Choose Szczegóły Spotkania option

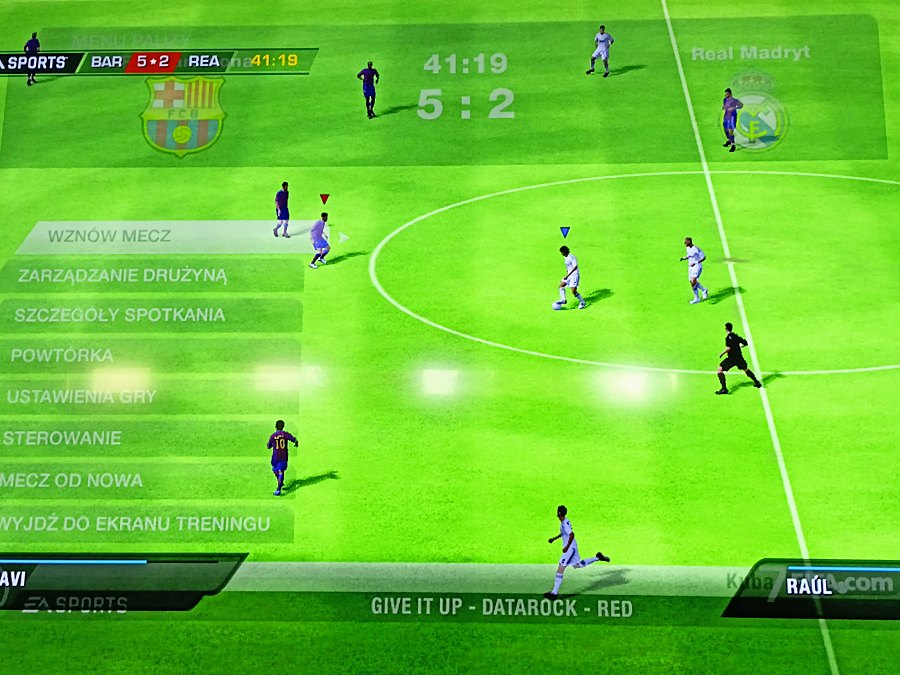pos(119,315)
